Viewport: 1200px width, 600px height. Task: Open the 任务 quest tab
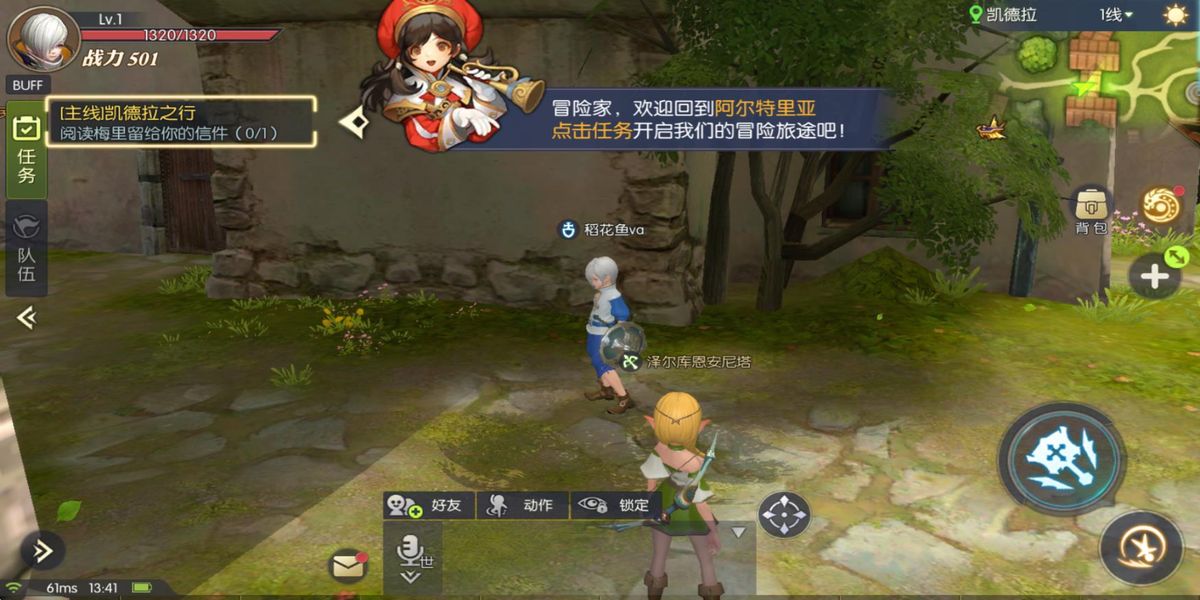[26, 150]
